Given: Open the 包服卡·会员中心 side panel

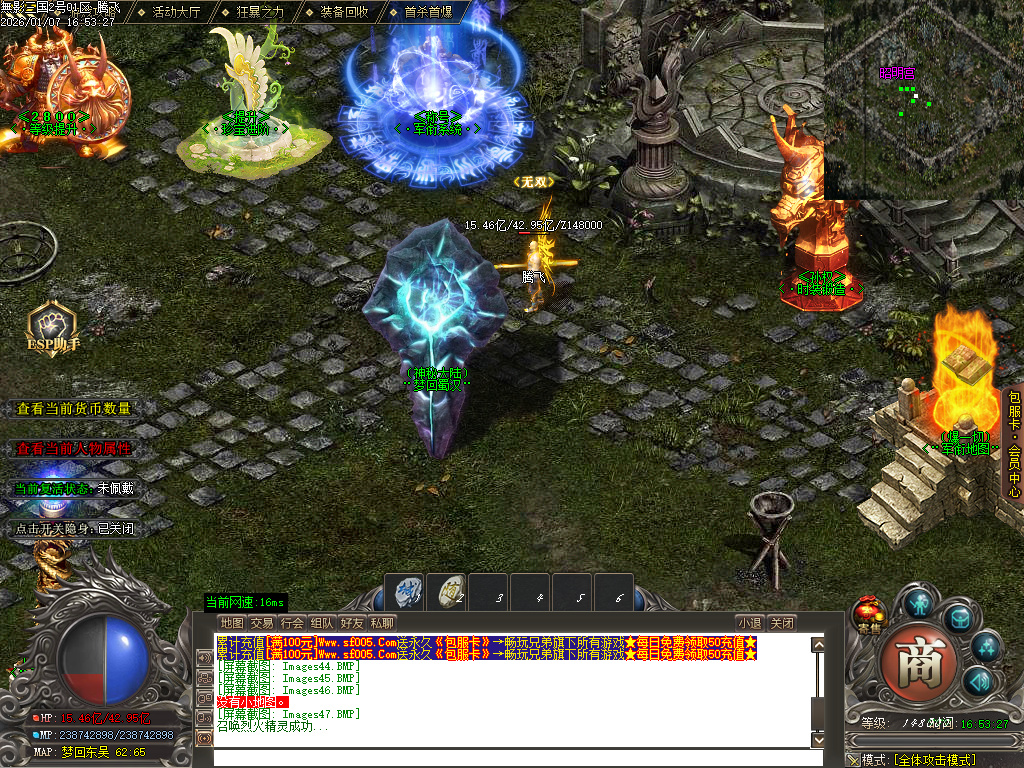Looking at the screenshot, I should 1013,444.
